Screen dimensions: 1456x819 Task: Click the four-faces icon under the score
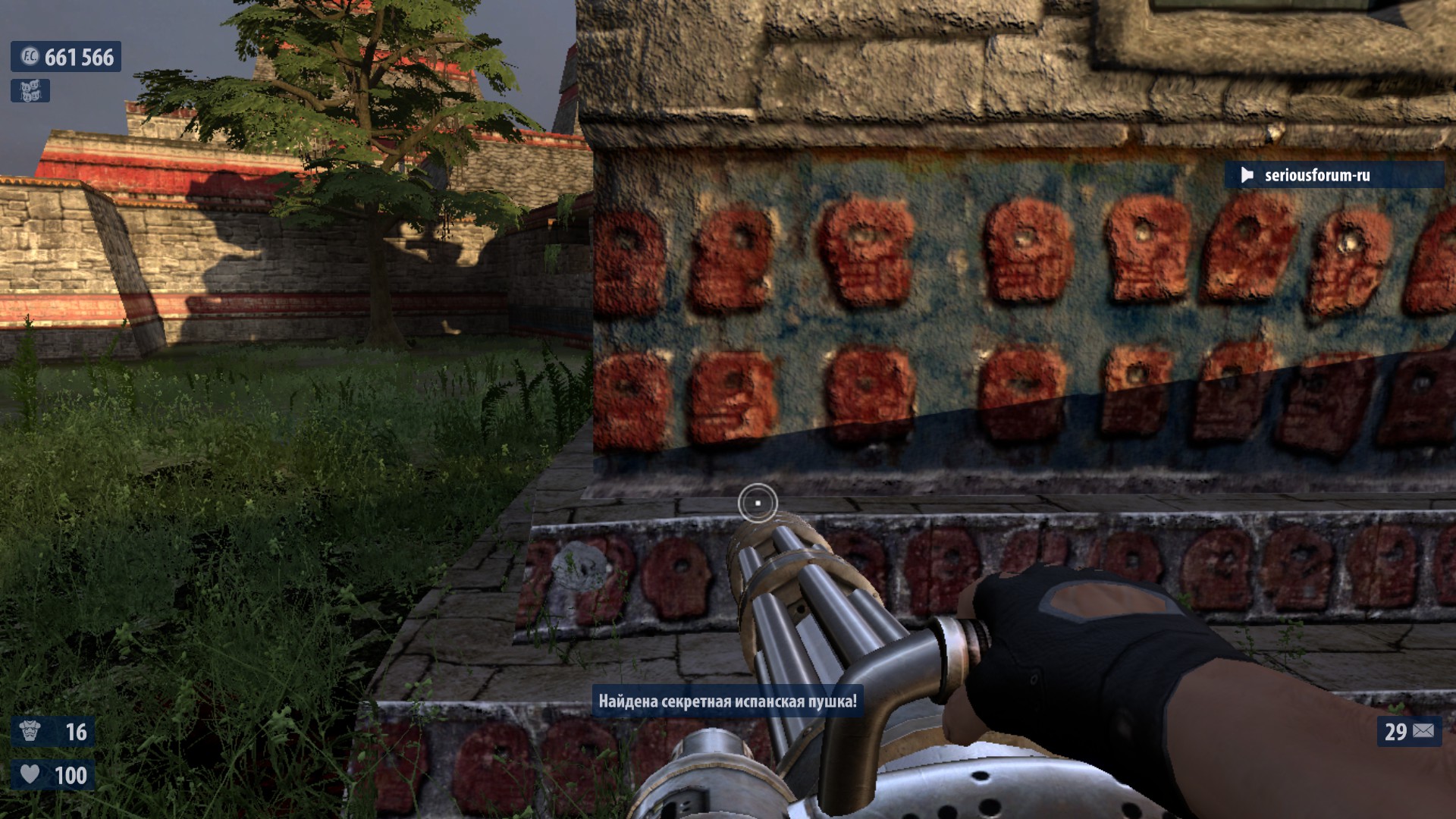coord(30,91)
